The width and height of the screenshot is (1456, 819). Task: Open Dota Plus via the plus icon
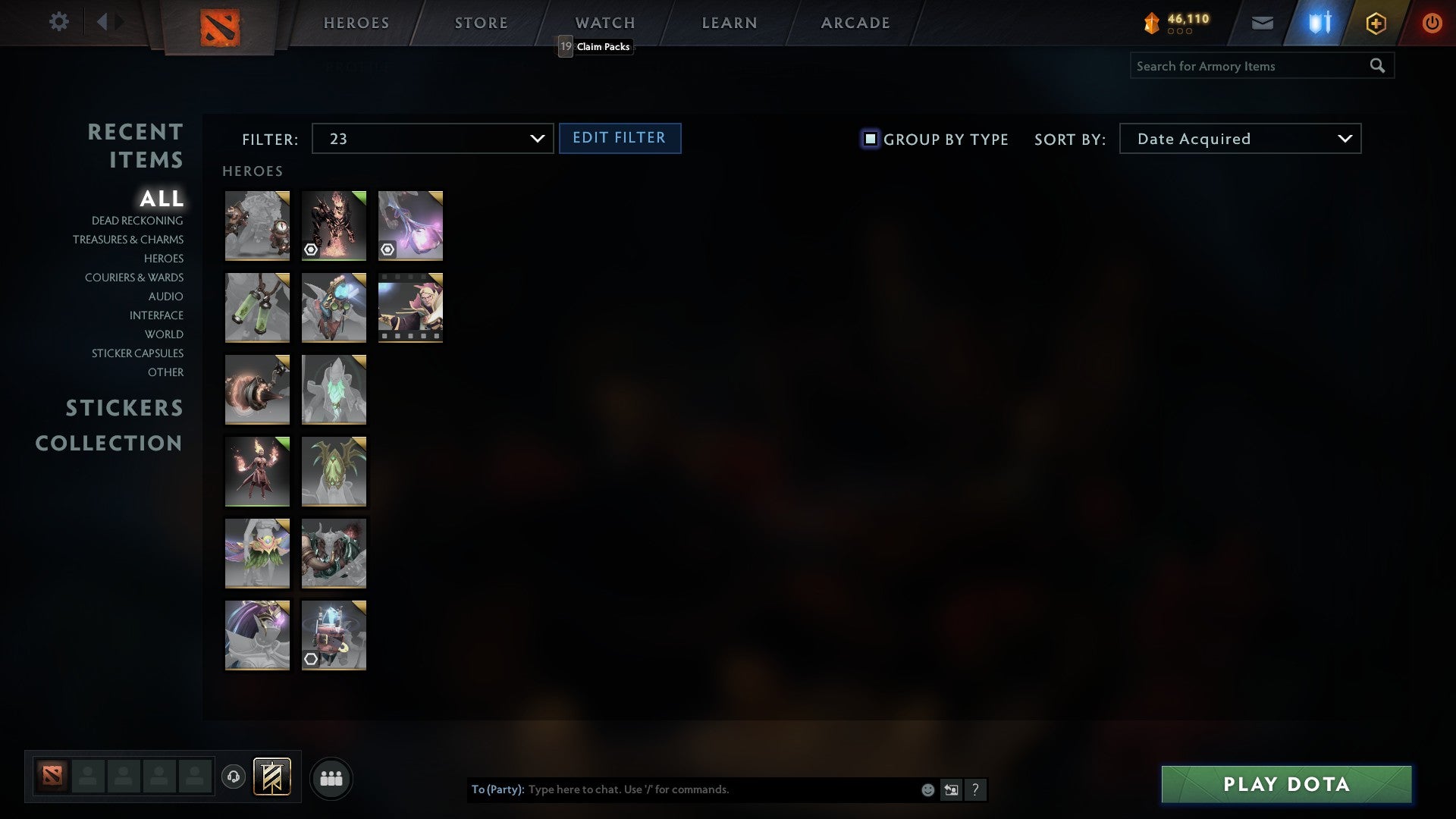point(1375,22)
